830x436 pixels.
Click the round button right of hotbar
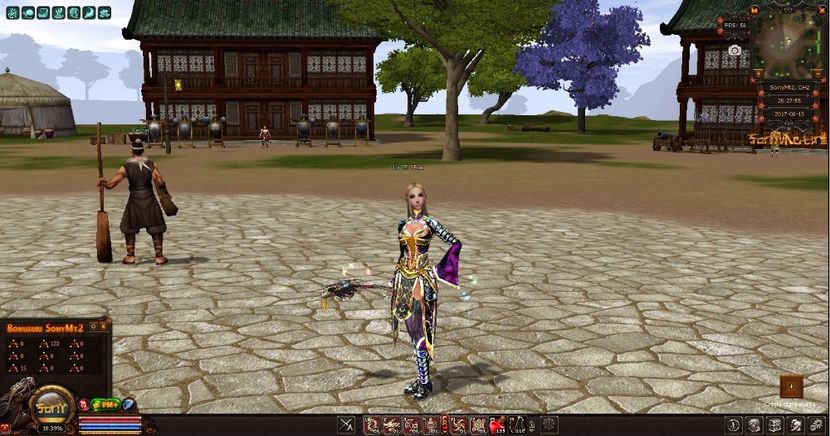click(x=548, y=425)
